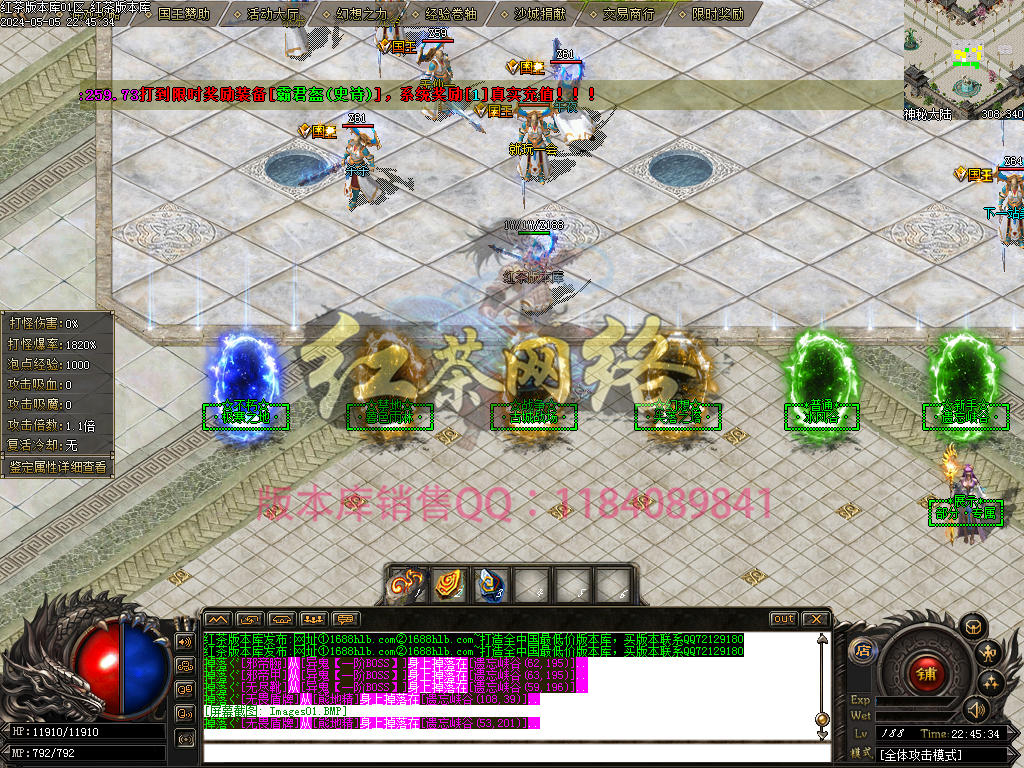The image size is (1024, 768).
Task: Open the 交易商行 trading house menu
Action: pyautogui.click(x=629, y=14)
